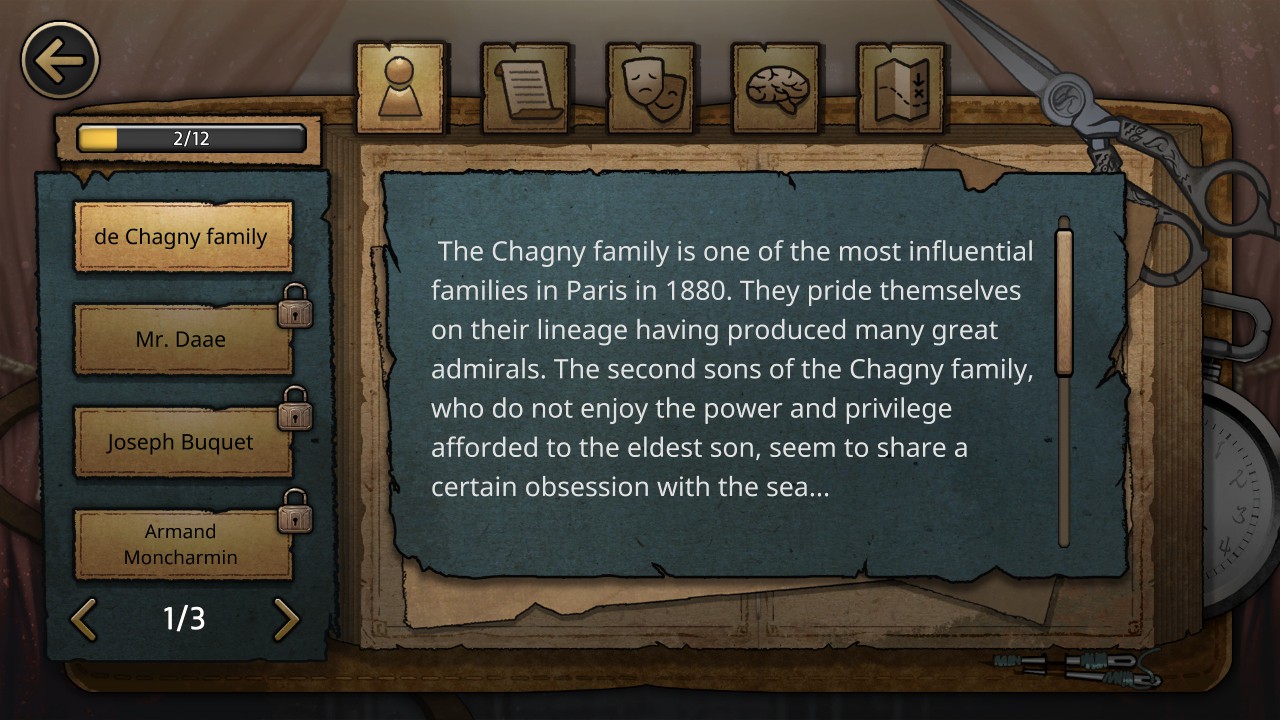Viewport: 1280px width, 720px height.
Task: Select the lock icon above Armand Moncharmin
Action: coord(294,515)
